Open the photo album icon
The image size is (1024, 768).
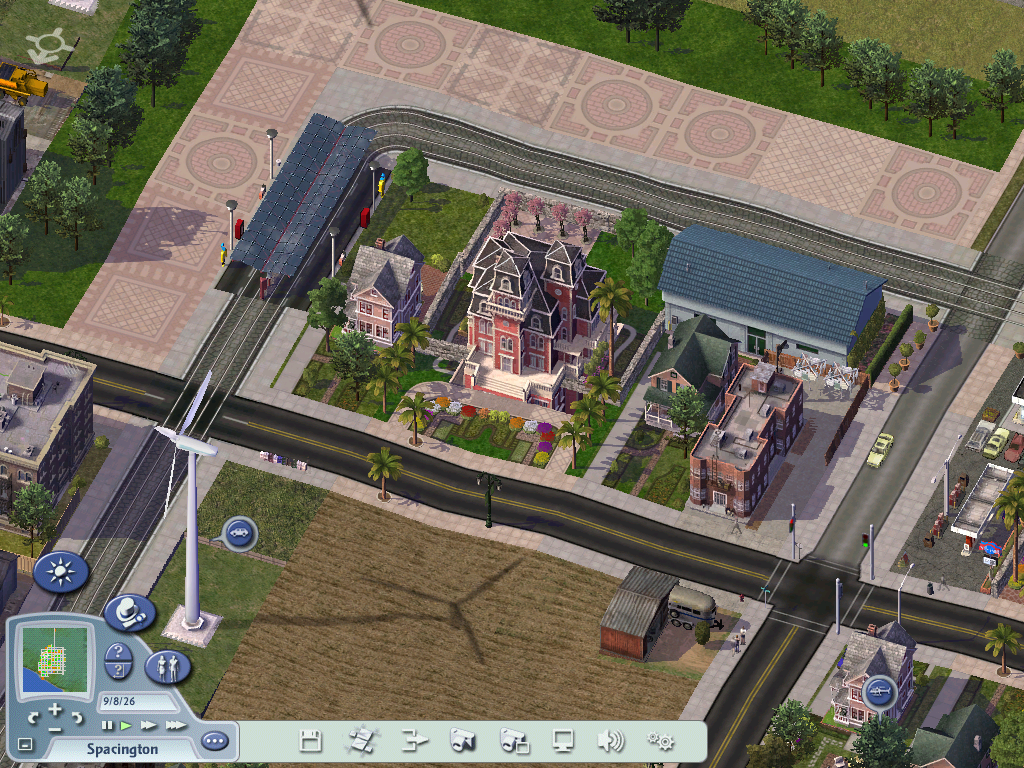point(514,741)
